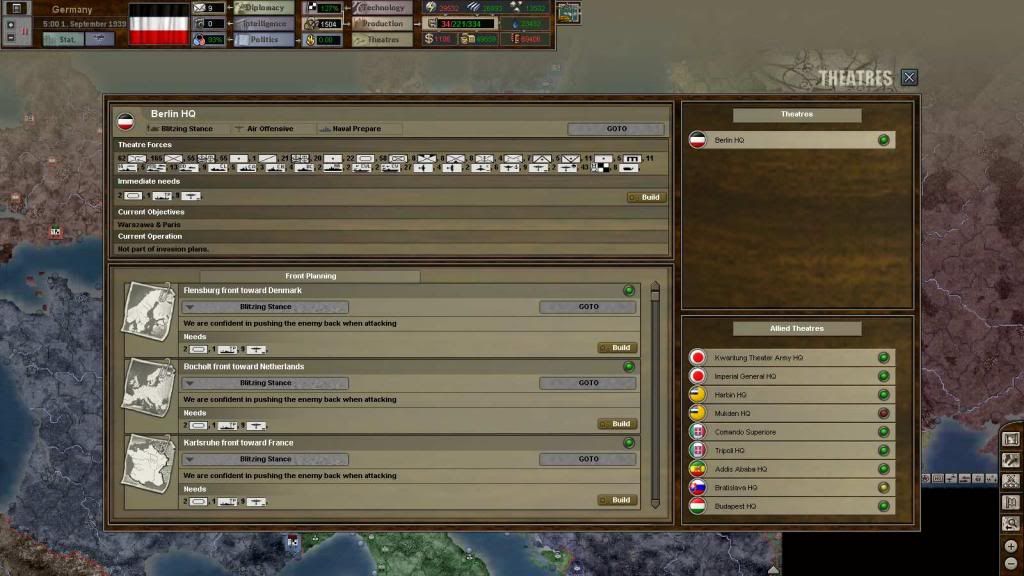This screenshot has height=576, width=1024.
Task: Build needs for the Bocholt front
Action: [x=617, y=424]
